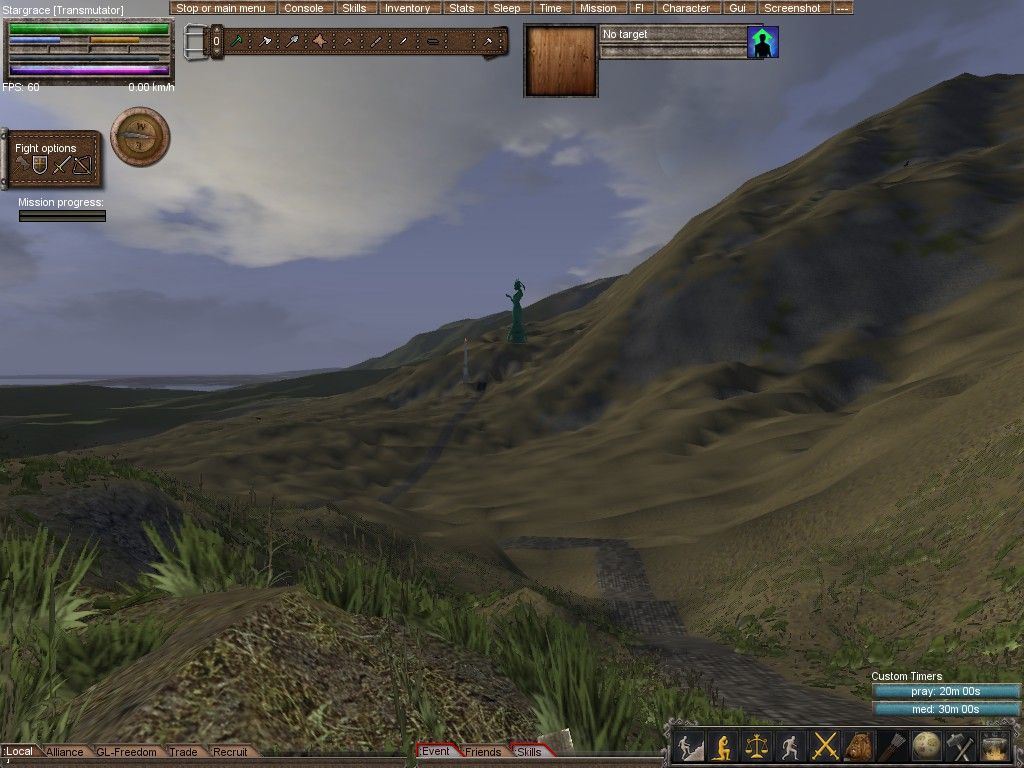Image resolution: width=1024 pixels, height=768 pixels.
Task: Choose the bow icon in Fight options
Action: (82, 165)
